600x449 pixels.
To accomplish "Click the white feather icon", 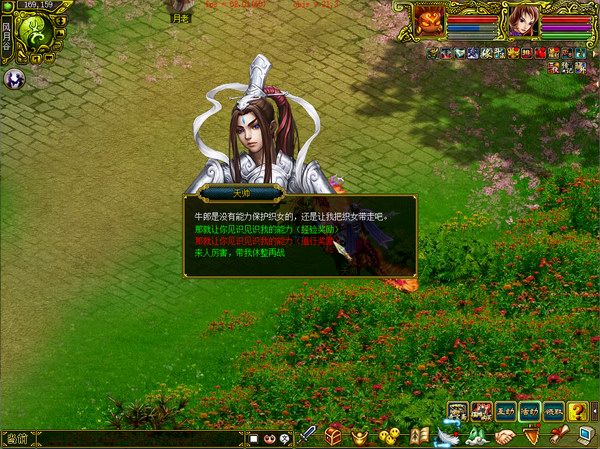I will click(x=447, y=436).
